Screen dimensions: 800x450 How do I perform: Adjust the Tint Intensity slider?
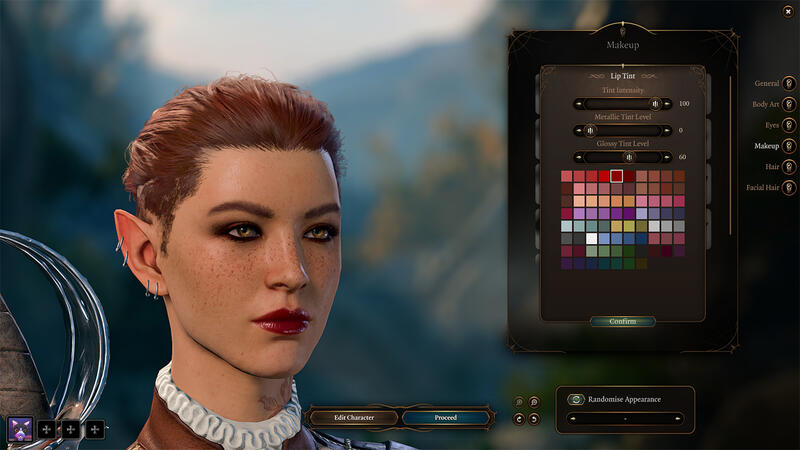tap(622, 103)
